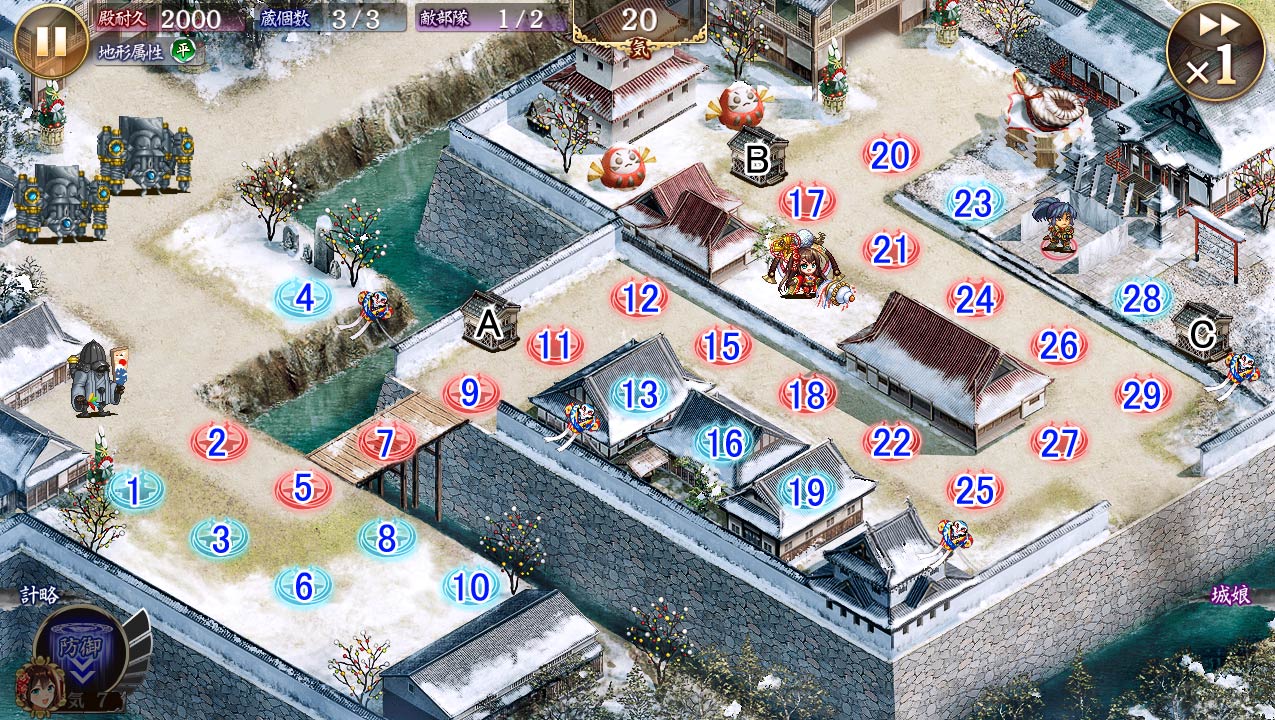Image resolution: width=1275 pixels, height=720 pixels.
Task: Select red deployment tile 12
Action: click(x=640, y=298)
